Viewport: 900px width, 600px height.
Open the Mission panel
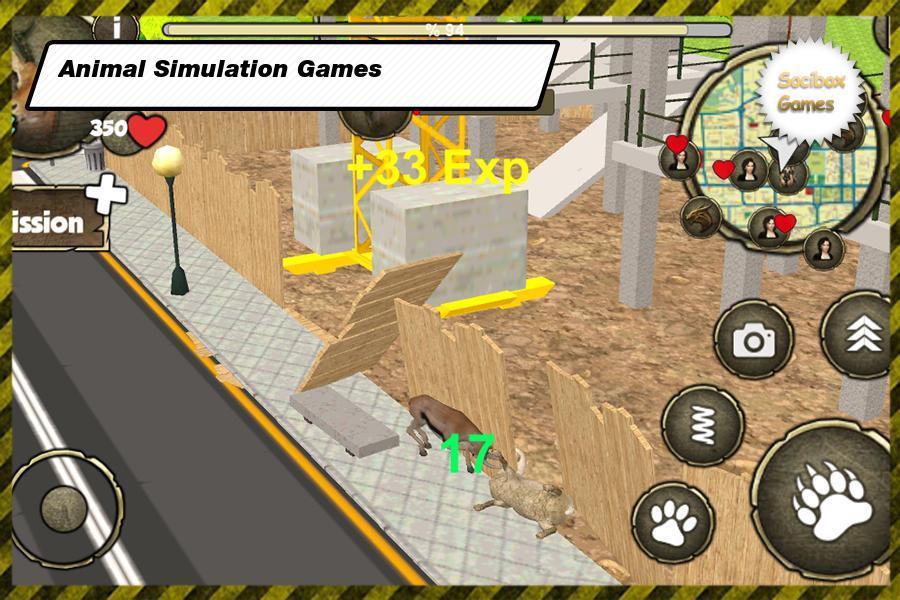click(52, 222)
